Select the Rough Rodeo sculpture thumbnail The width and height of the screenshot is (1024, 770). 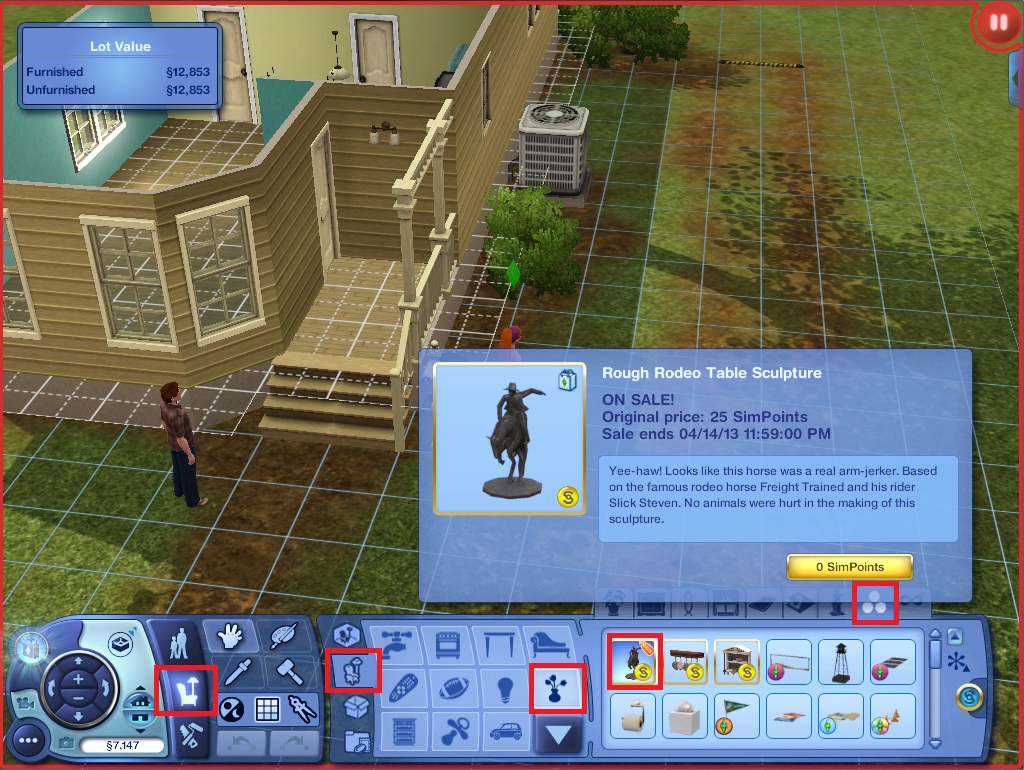[634, 661]
